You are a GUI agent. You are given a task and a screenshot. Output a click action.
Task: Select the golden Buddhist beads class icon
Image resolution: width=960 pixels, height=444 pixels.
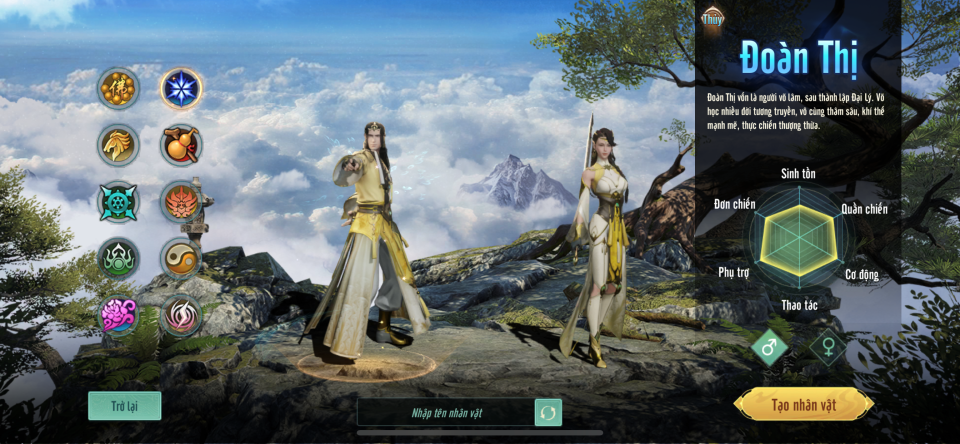[x=119, y=88]
